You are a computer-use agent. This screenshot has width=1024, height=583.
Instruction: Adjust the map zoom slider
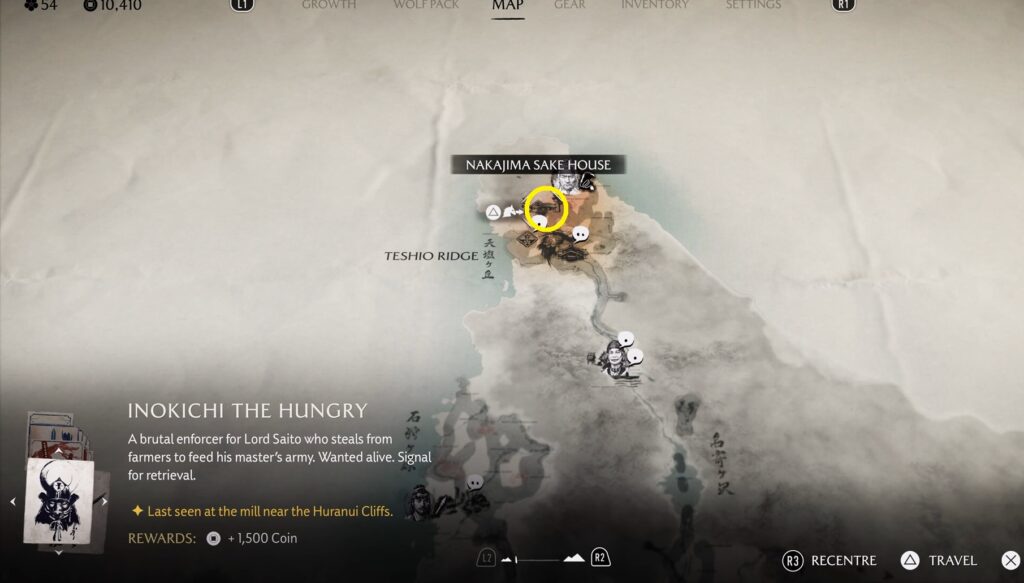pyautogui.click(x=541, y=559)
